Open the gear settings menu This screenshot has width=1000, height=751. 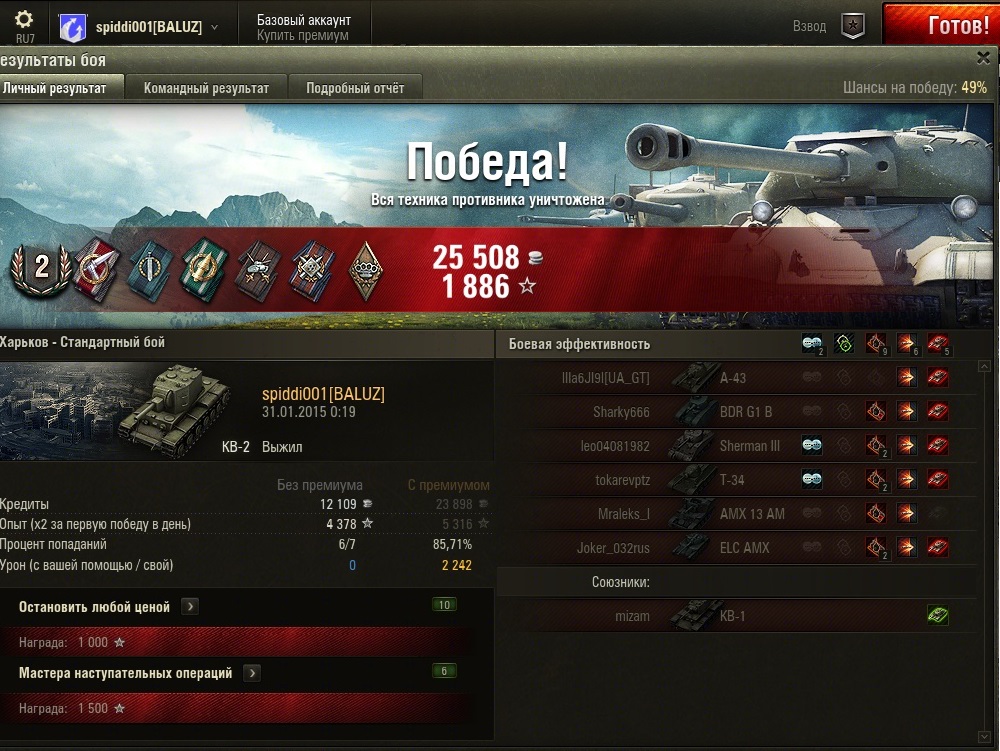(x=24, y=20)
